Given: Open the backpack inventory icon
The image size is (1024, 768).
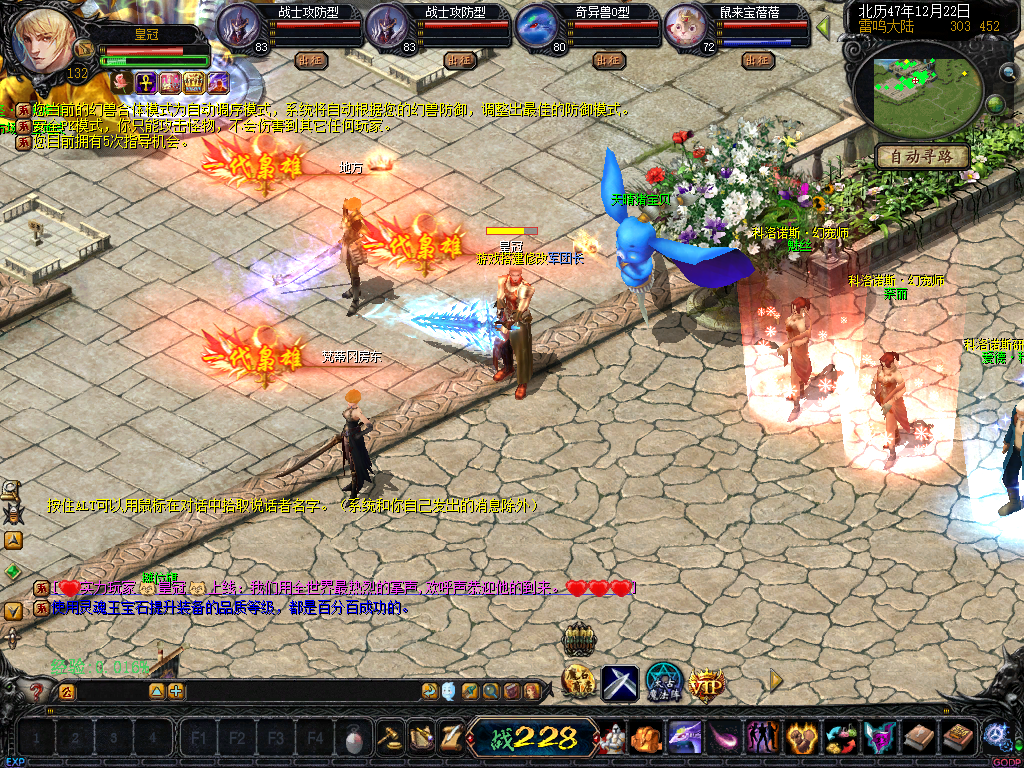Looking at the screenshot, I should click(645, 739).
